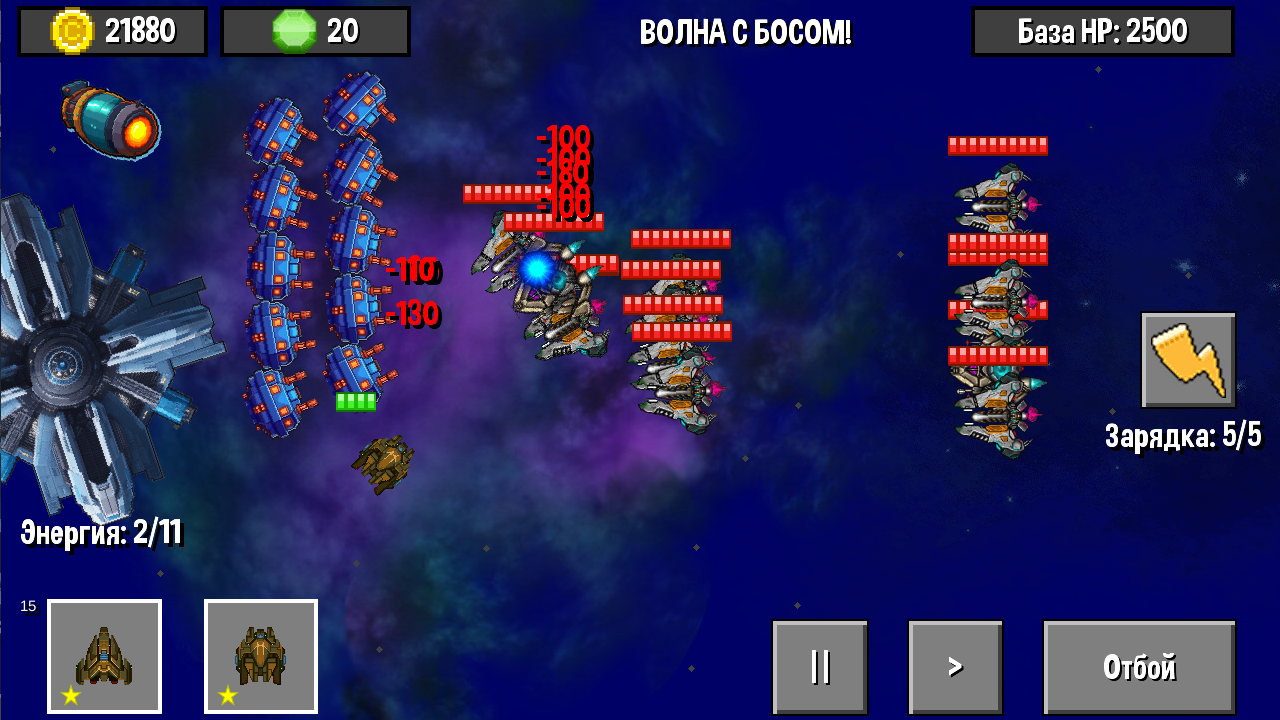Deploy the spider mech unit
Image resolution: width=1280 pixels, height=720 pixels.
click(x=260, y=655)
